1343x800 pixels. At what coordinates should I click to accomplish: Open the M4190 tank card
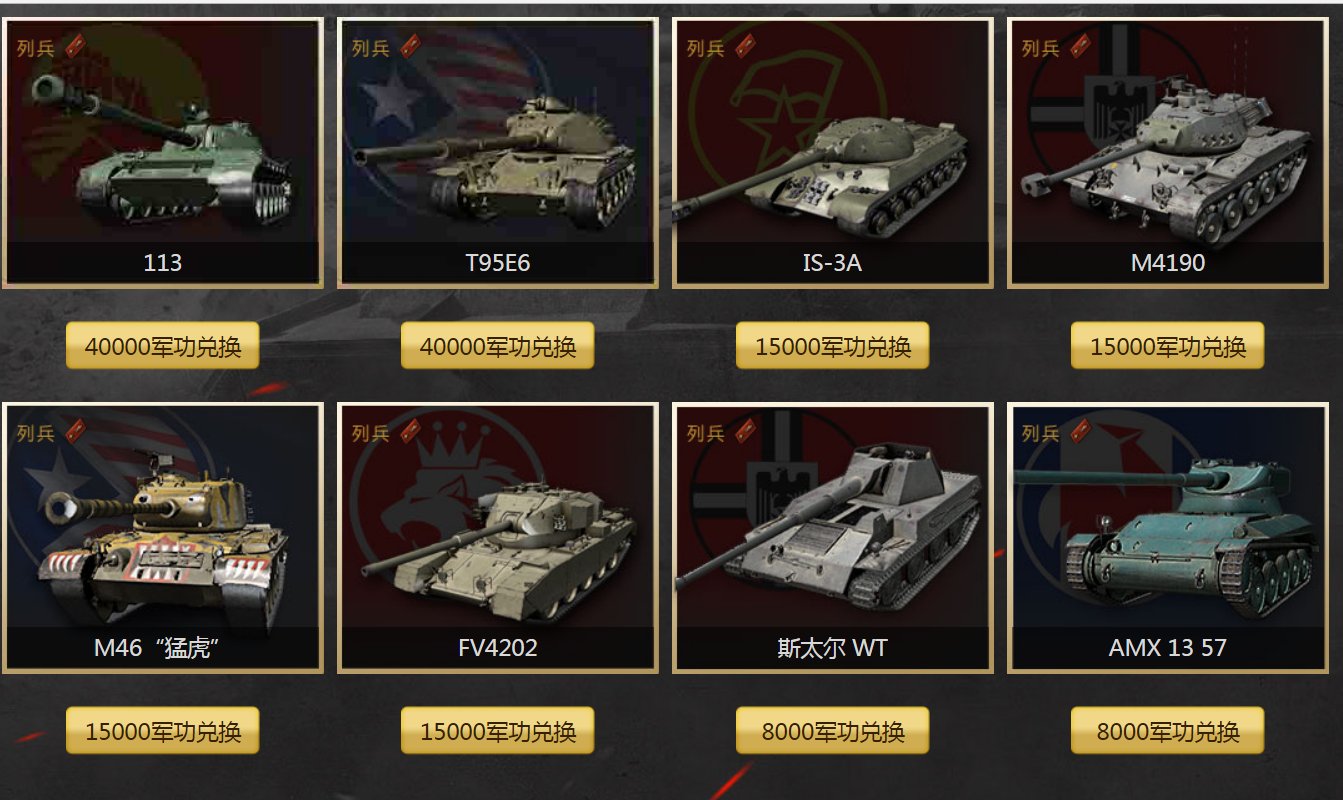(x=1167, y=152)
